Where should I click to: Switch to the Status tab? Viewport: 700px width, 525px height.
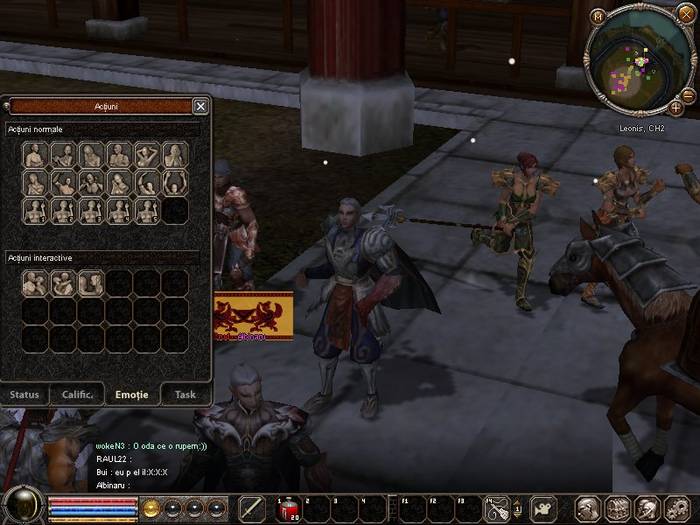[x=25, y=394]
